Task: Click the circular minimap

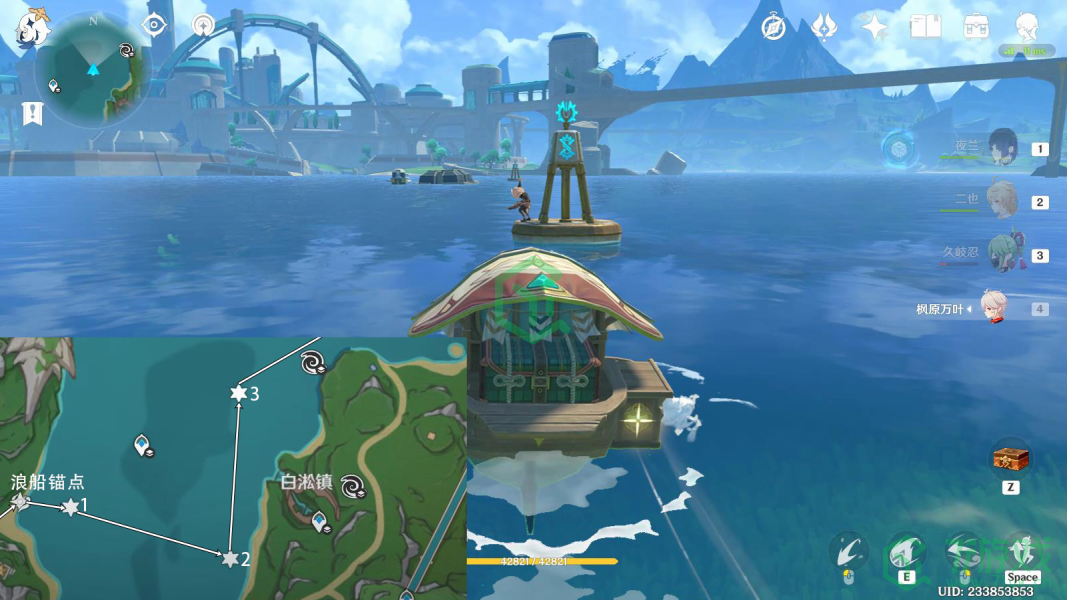Action: click(92, 70)
